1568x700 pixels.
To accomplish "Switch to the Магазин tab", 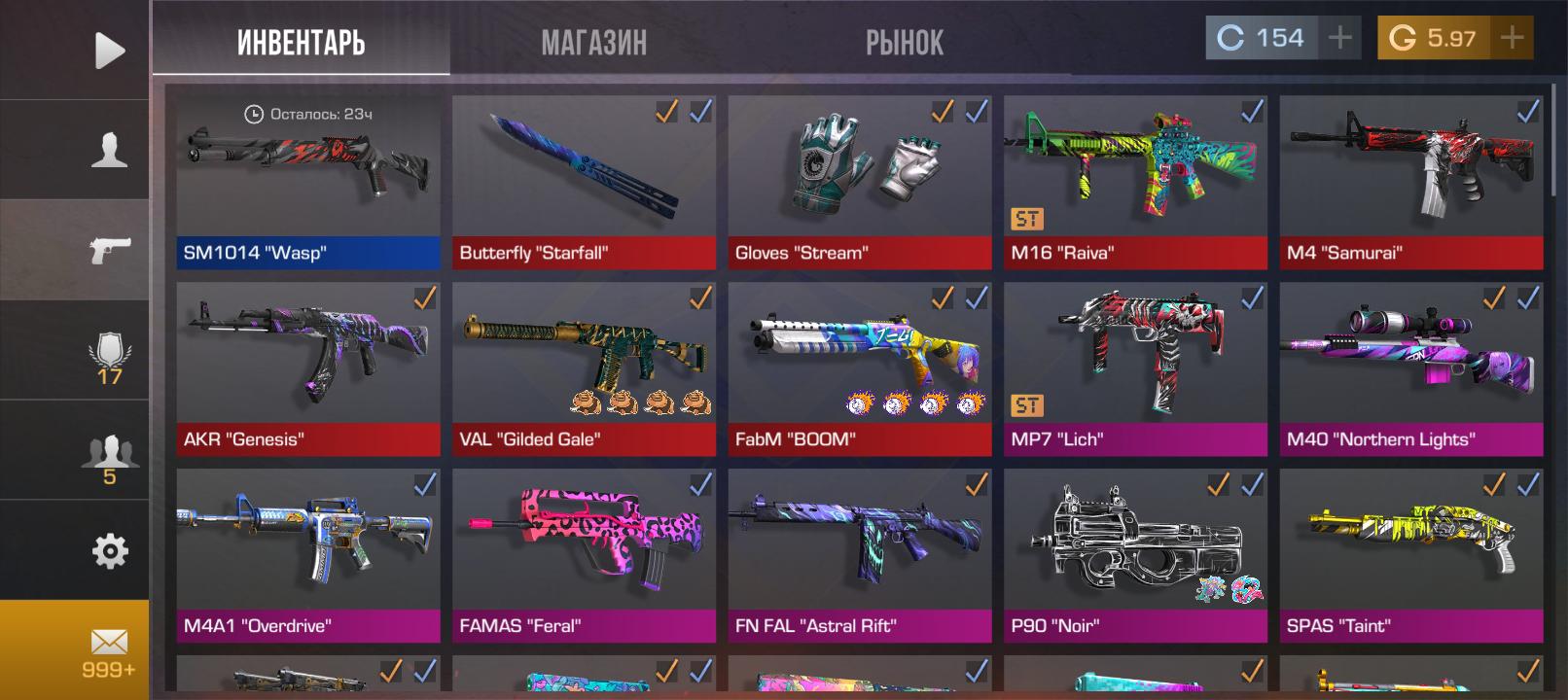I will (593, 42).
